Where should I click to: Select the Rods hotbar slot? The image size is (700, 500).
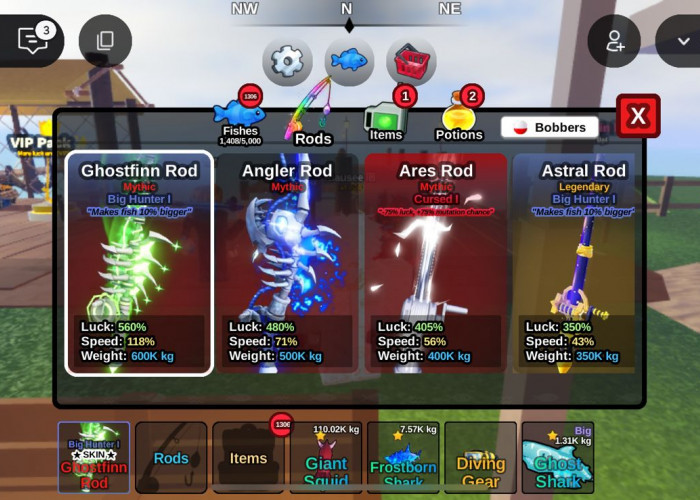point(171,458)
